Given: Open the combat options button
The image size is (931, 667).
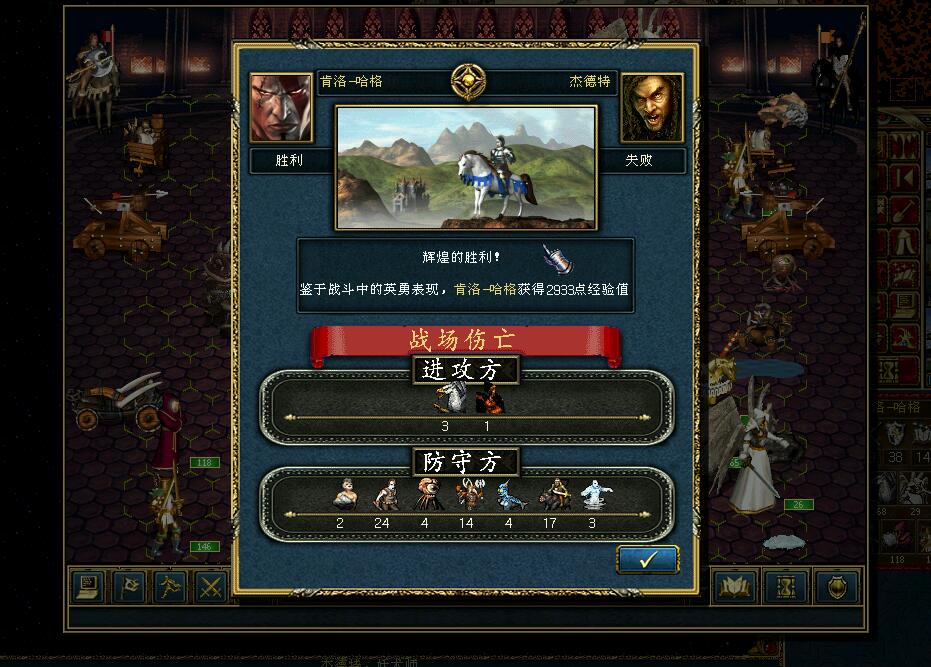Looking at the screenshot, I should point(89,587).
